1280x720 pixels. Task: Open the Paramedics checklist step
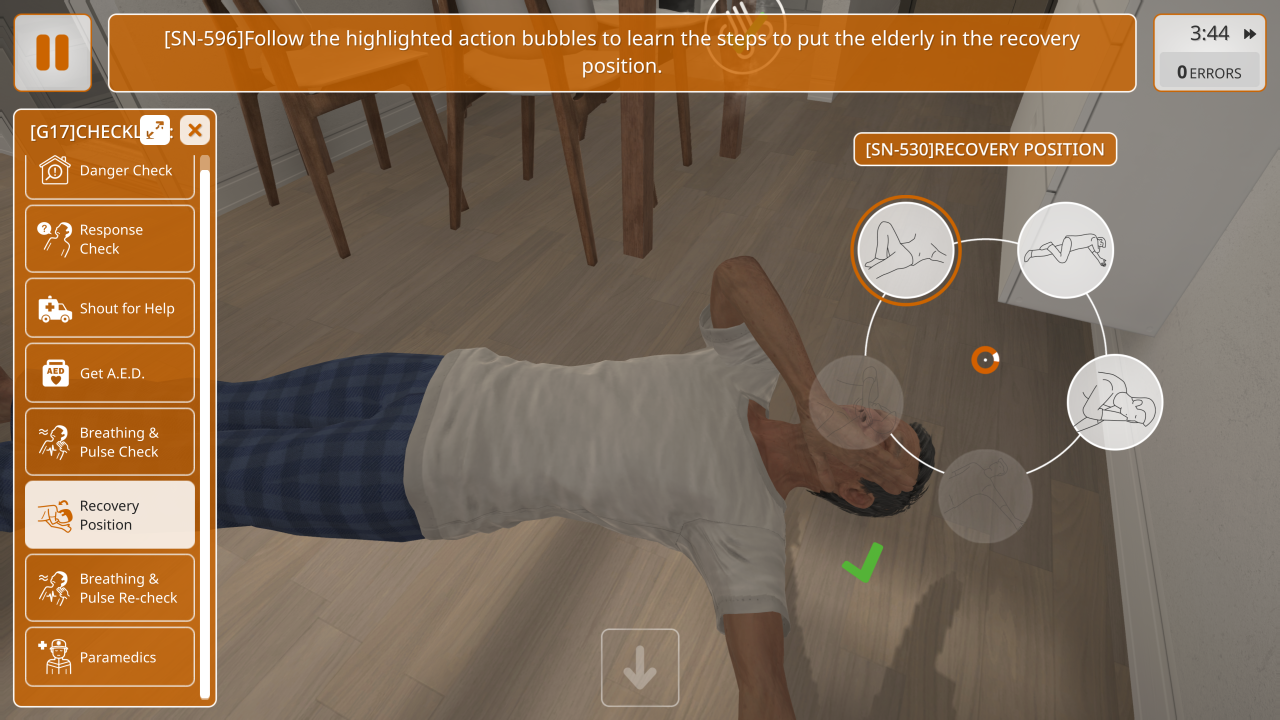[x=110, y=657]
